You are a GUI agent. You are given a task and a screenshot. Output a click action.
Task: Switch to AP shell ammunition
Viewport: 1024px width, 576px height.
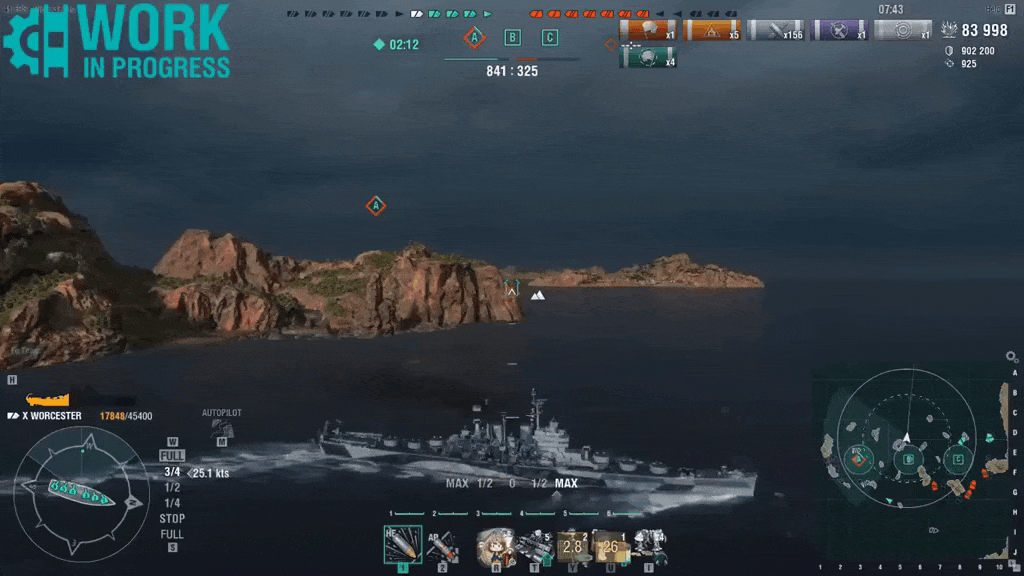(x=442, y=545)
